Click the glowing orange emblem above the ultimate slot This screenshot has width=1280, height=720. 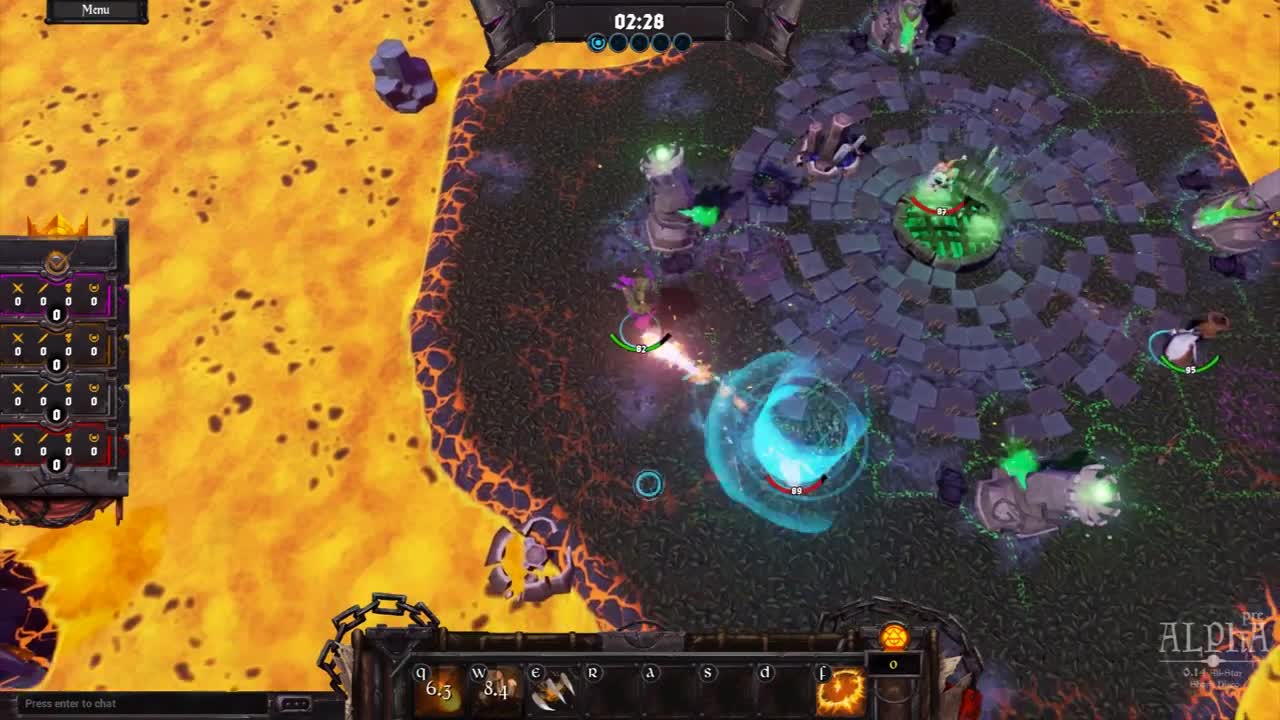pyautogui.click(x=894, y=637)
